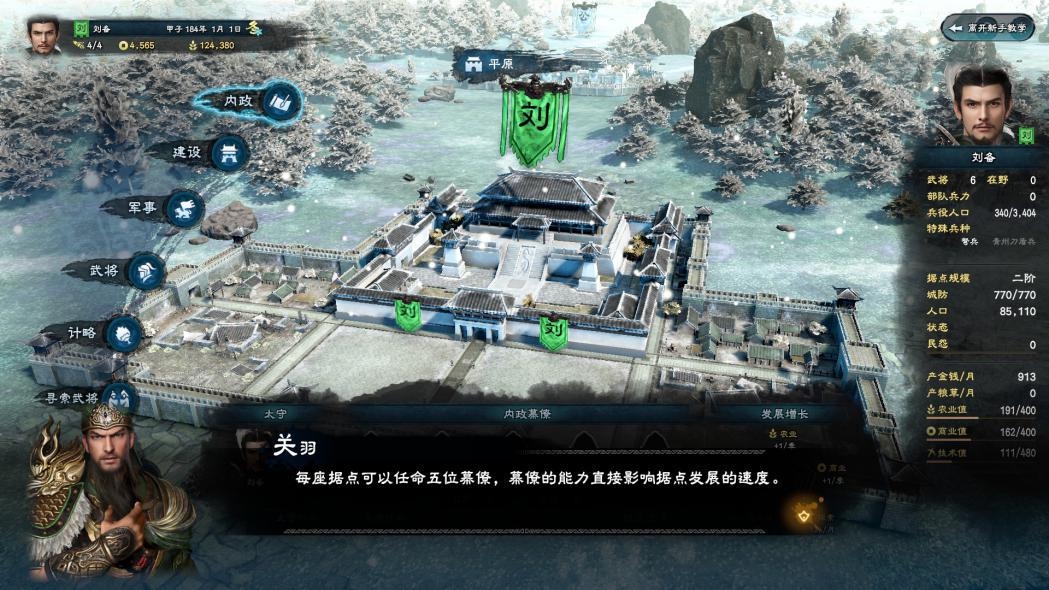1049x590 pixels.
Task: Open the 军事 (Military) menu
Action: 162,208
